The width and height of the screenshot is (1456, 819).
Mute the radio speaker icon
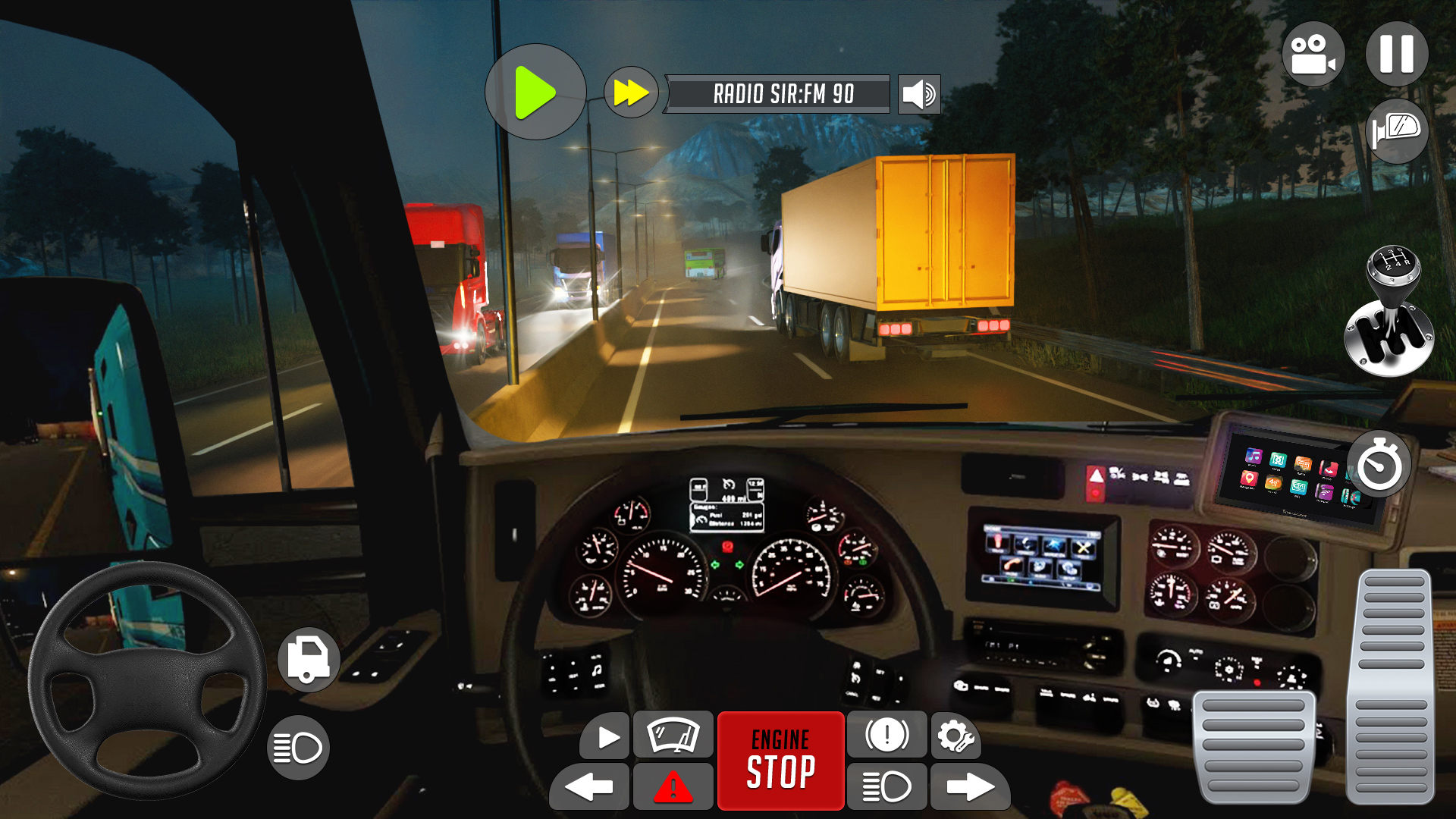pyautogui.click(x=918, y=95)
